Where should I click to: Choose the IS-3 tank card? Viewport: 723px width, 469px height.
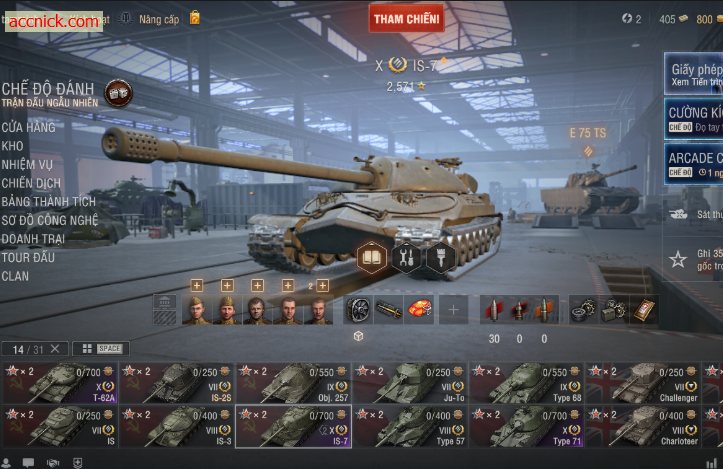point(176,426)
